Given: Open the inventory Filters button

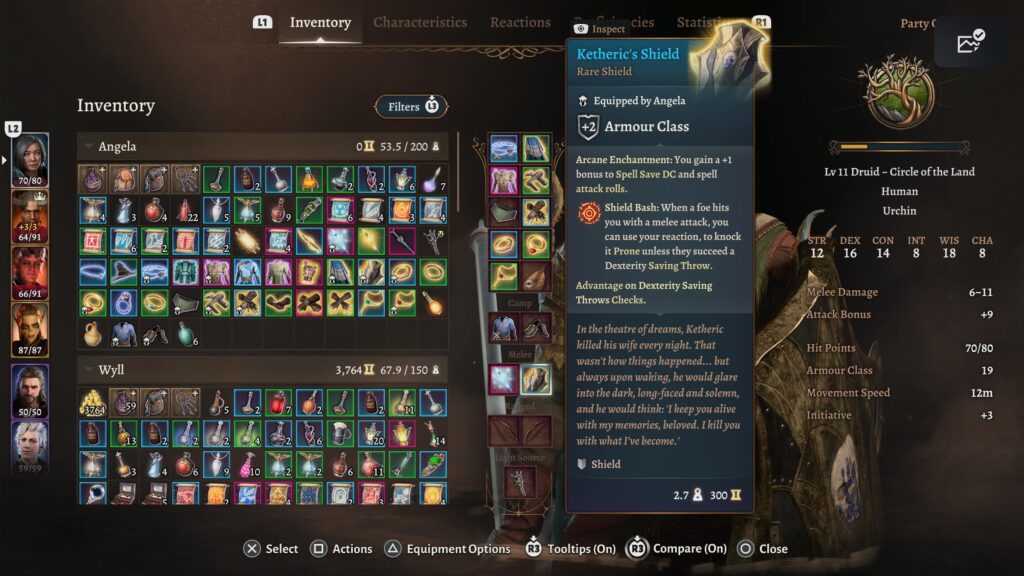Looking at the screenshot, I should click(411, 106).
